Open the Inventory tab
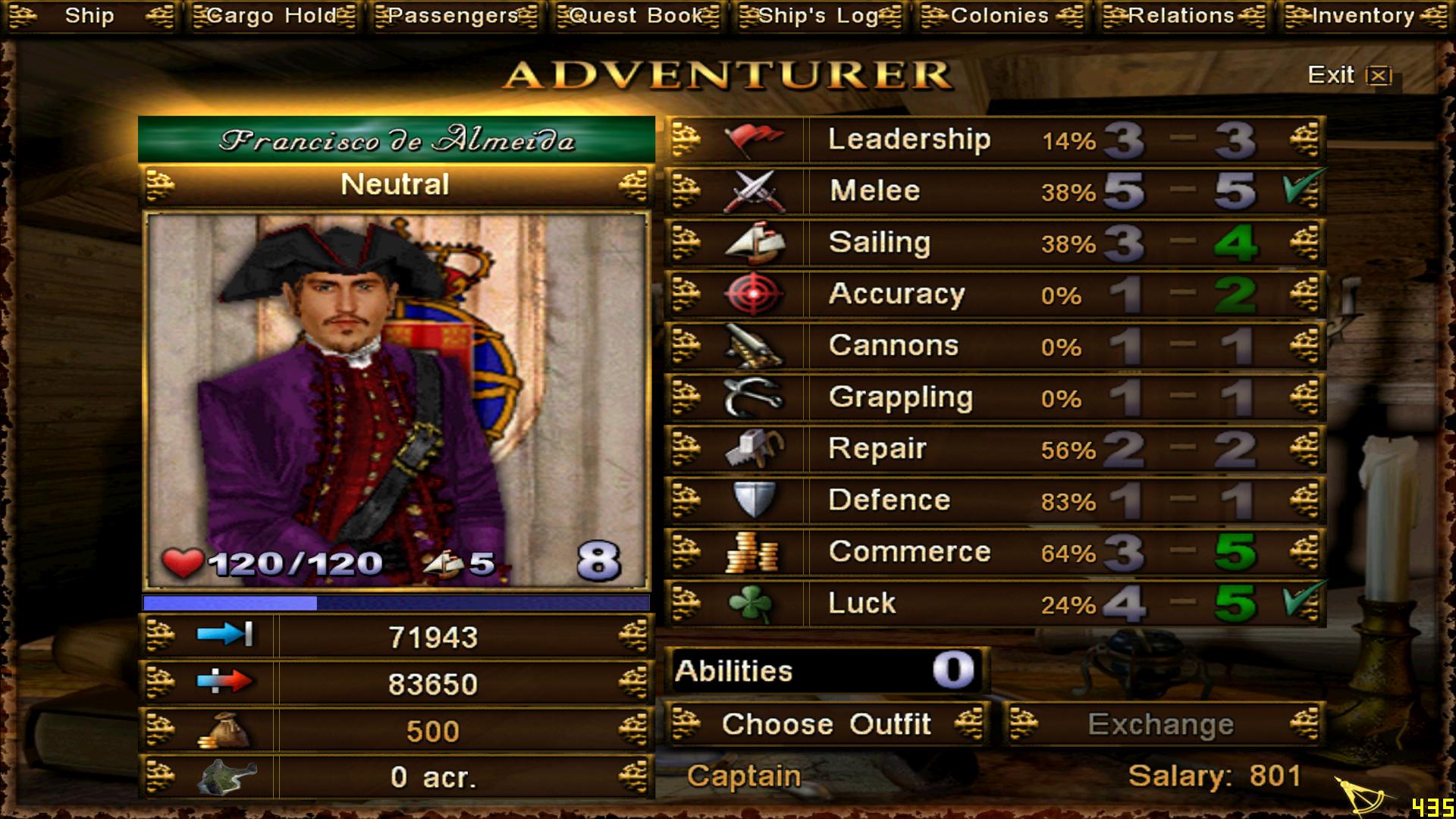This screenshot has width=1456, height=819. 1363,16
